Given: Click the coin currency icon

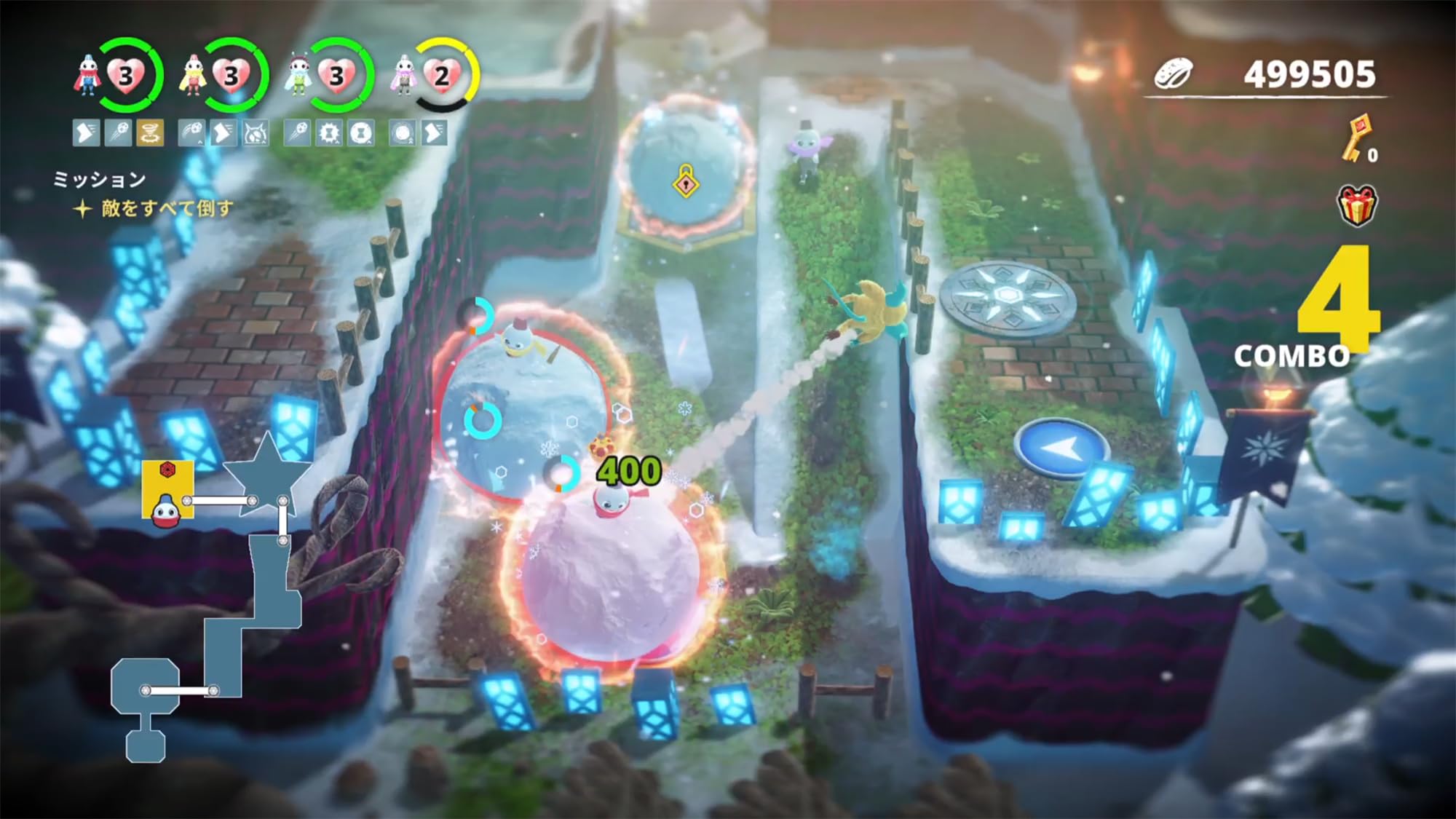Looking at the screenshot, I should 1174,74.
